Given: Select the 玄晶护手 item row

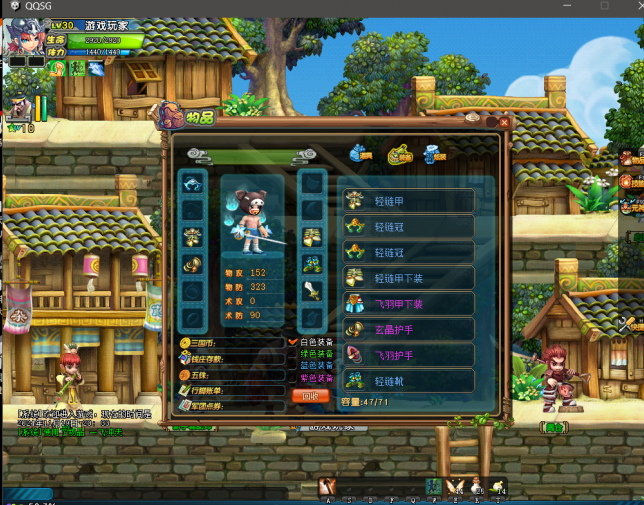Looking at the screenshot, I should (407, 330).
